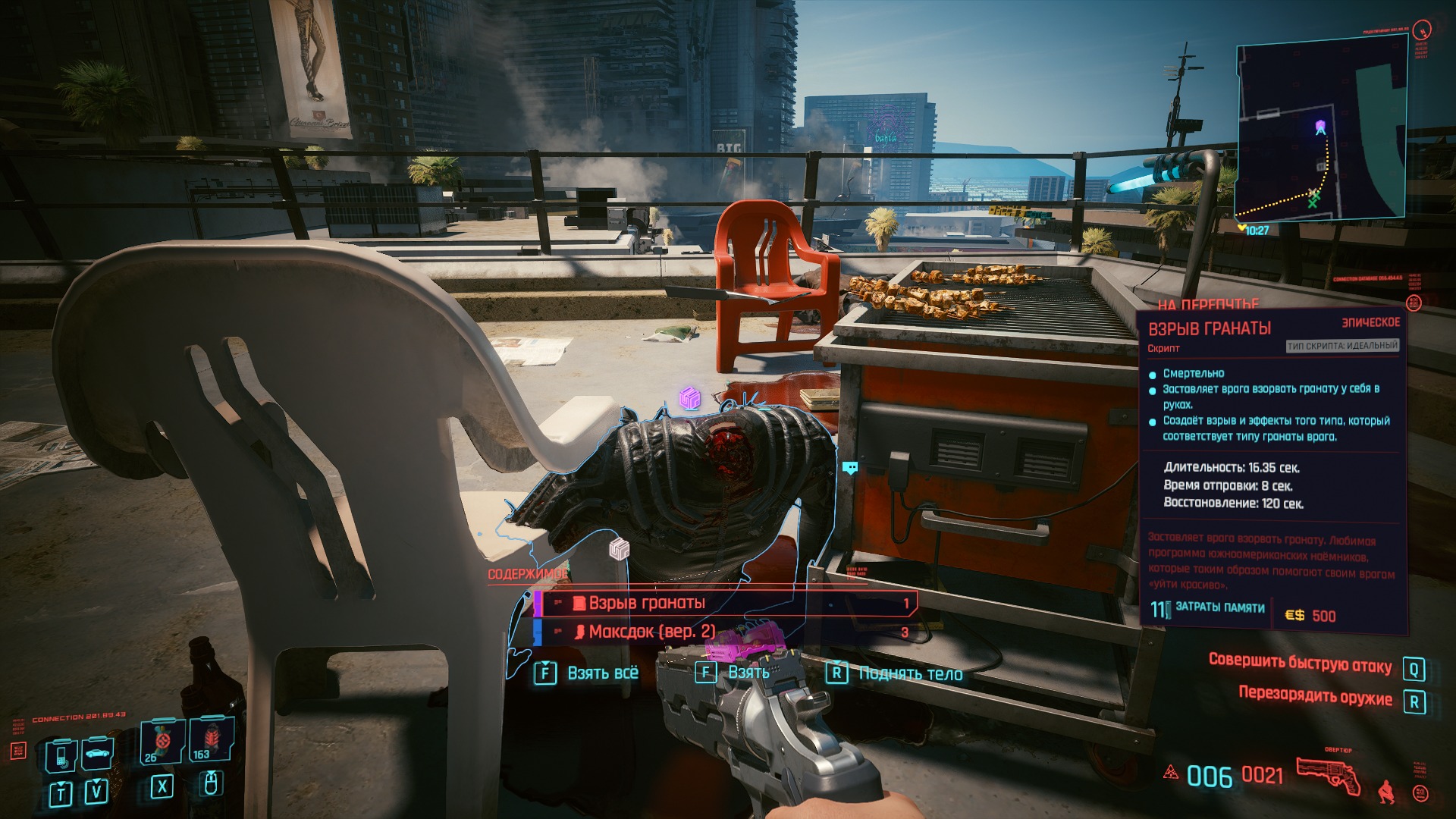Open the phone icon slot
1456x819 pixels.
pos(61,755)
